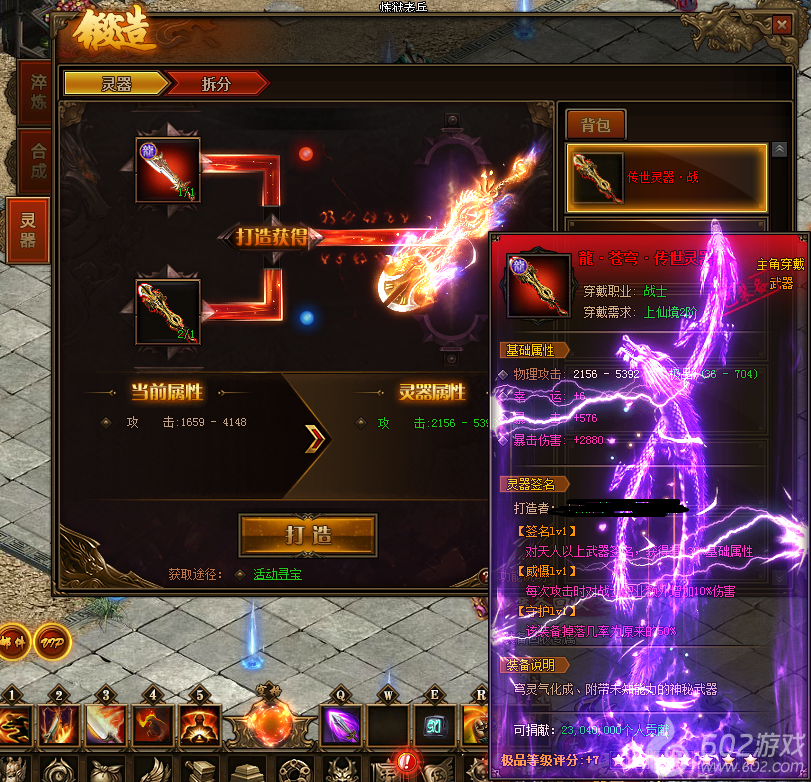Click the bag list scroll-up arrow
Screen dimensions: 811x782
[x=779, y=149]
